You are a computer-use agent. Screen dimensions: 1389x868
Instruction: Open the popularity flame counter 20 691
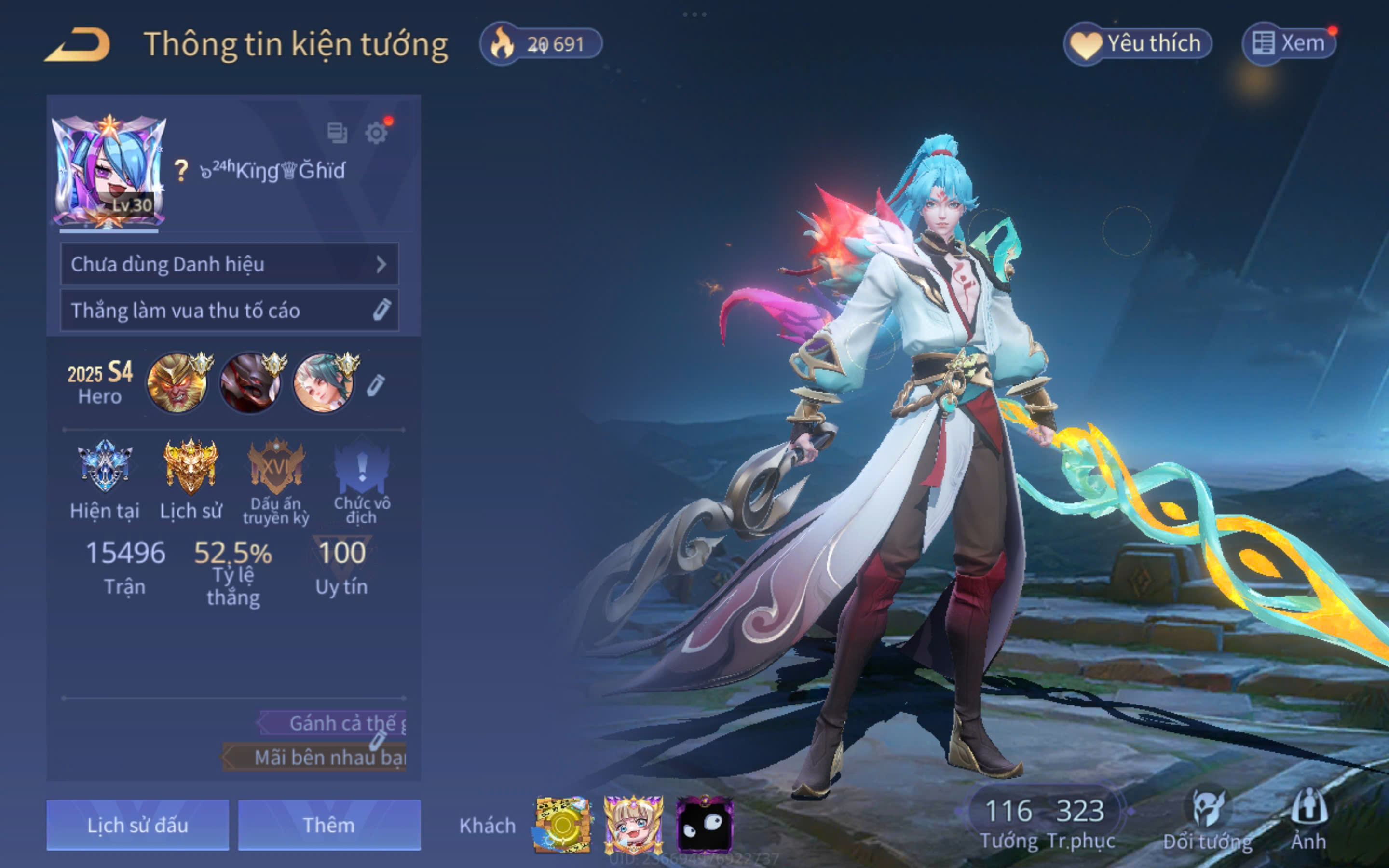(x=541, y=43)
